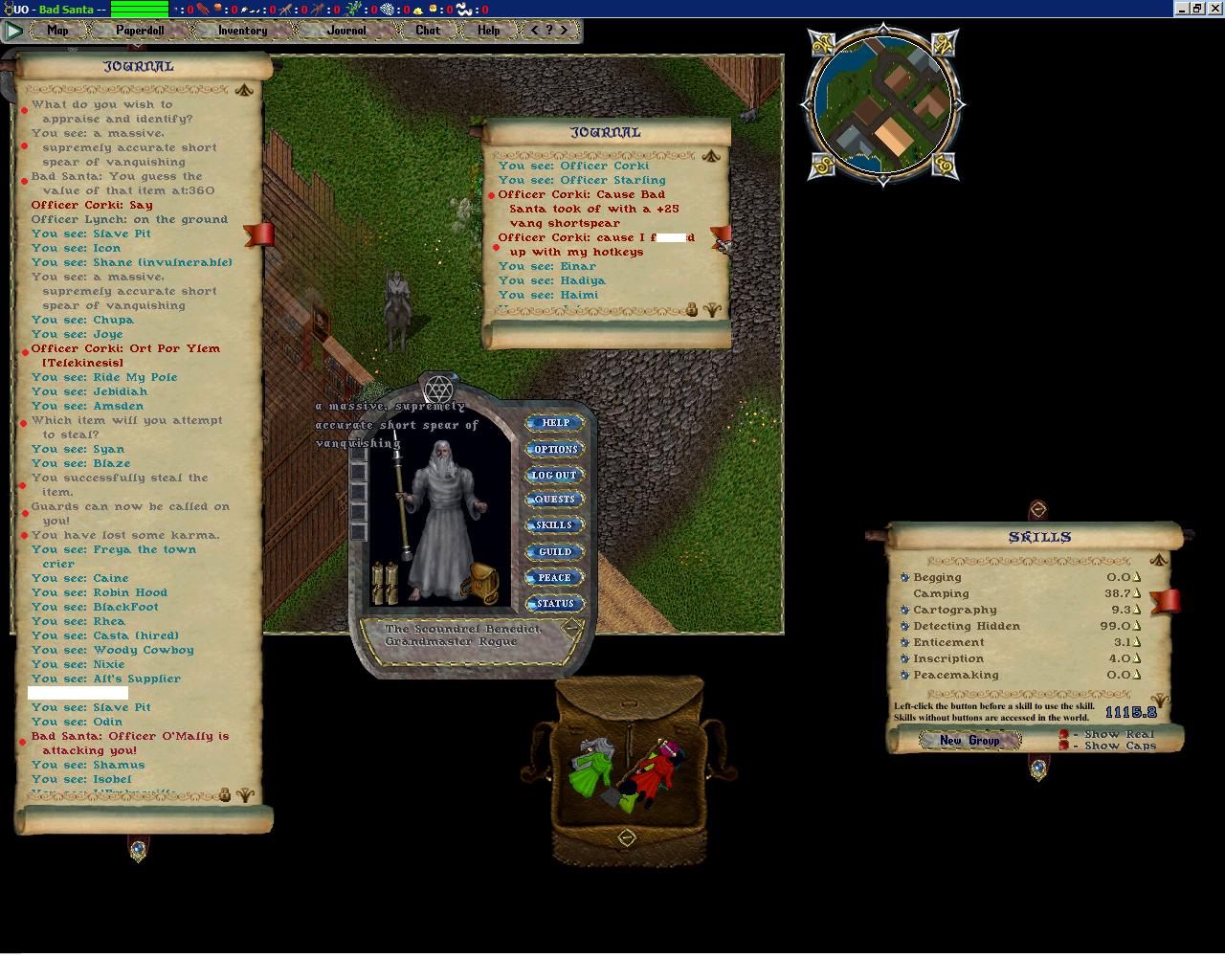The width and height of the screenshot is (1225, 980).
Task: Open the Chat menu entry
Action: point(428,31)
